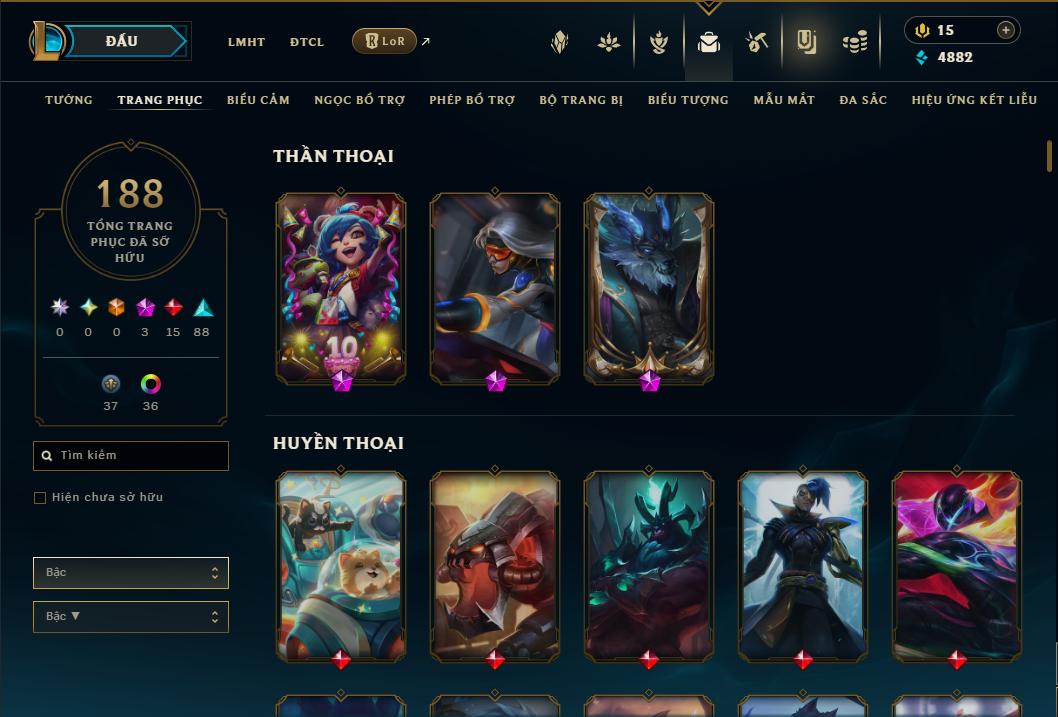Go to the BỘ TRANG BỊ tab
Screen dimensions: 1058x717
pos(581,100)
